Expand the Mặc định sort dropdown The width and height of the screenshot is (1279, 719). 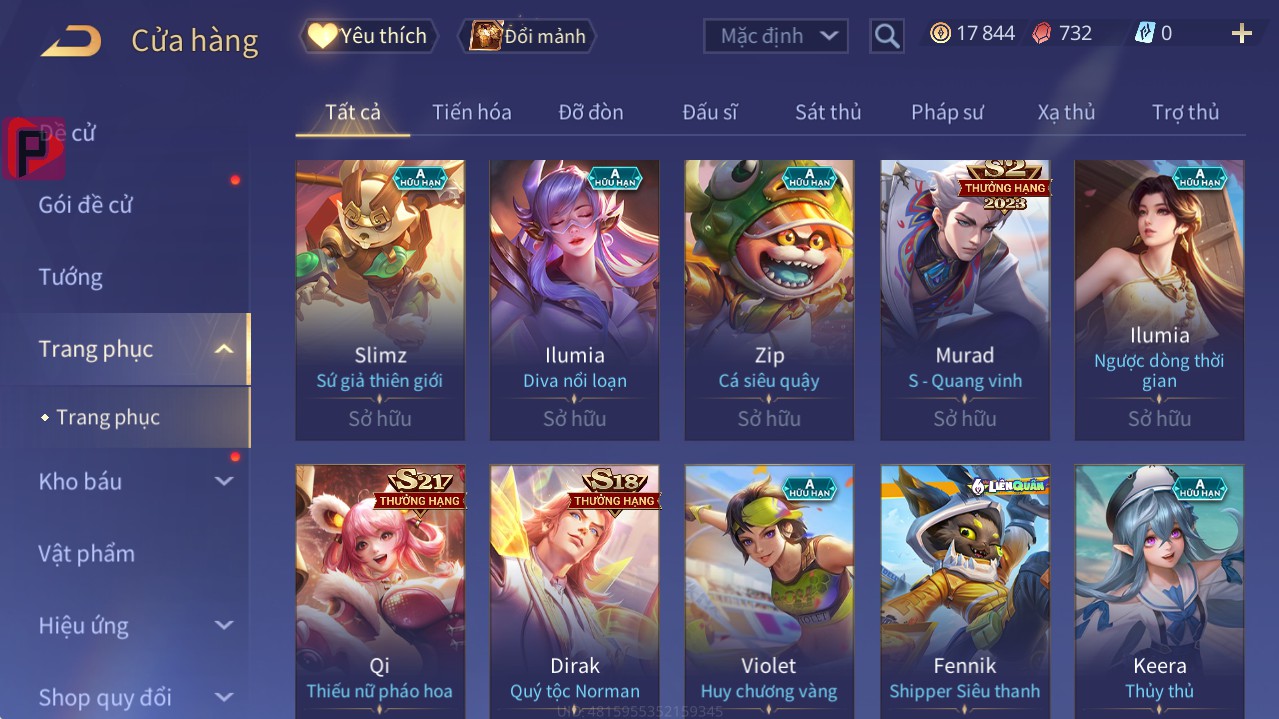coord(777,36)
